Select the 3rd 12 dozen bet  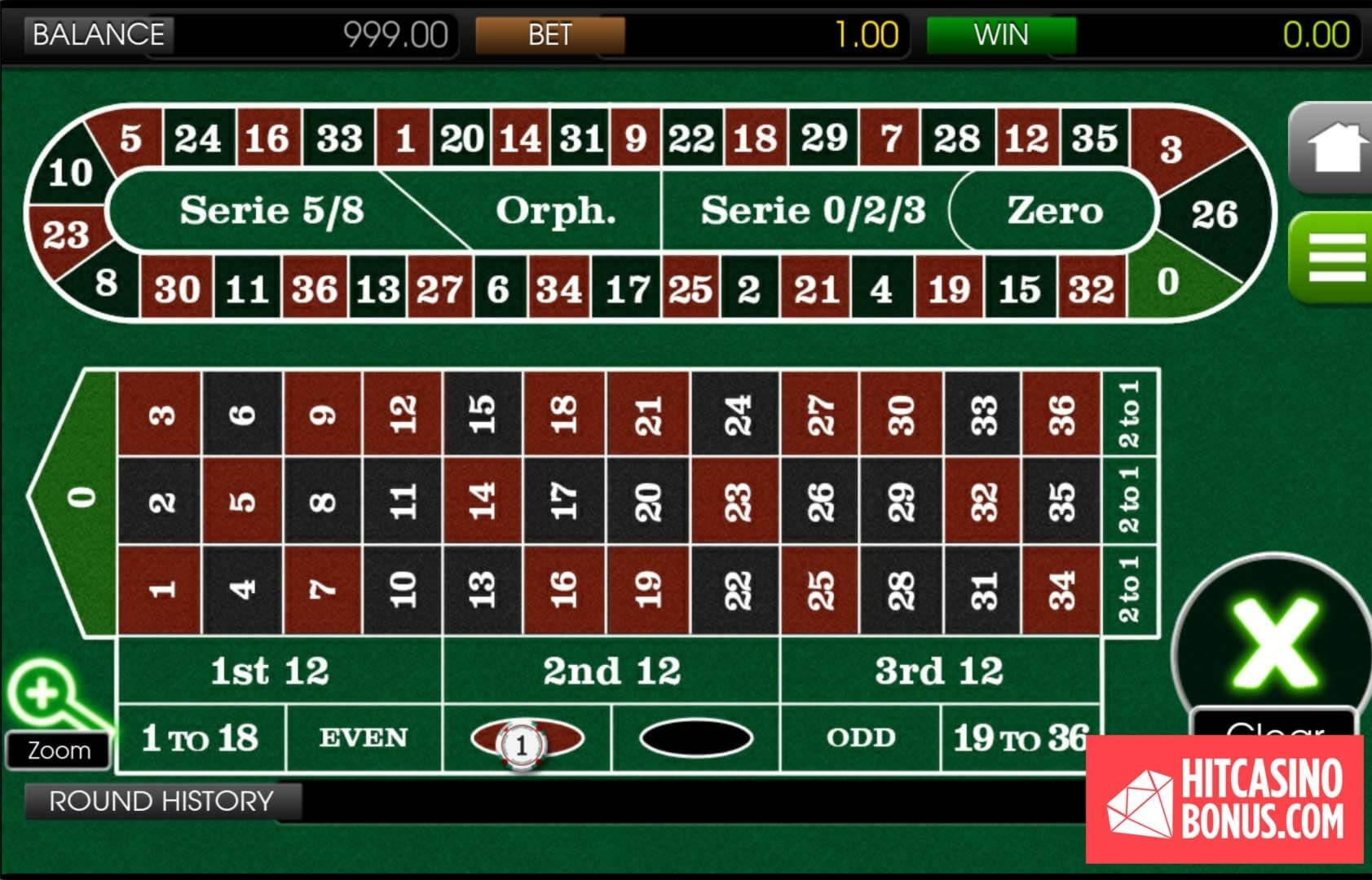click(939, 671)
